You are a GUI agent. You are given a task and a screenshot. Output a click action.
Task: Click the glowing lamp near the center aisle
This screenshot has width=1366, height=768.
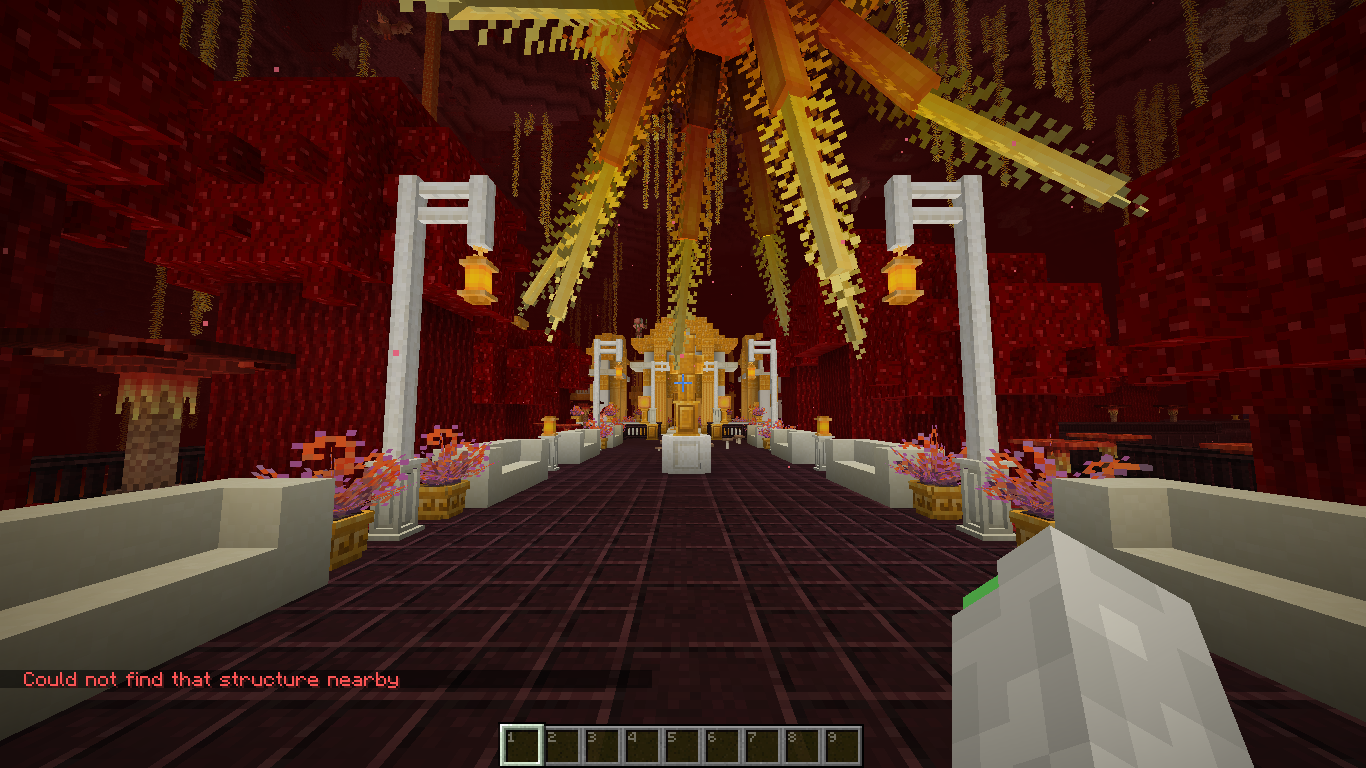pos(549,425)
